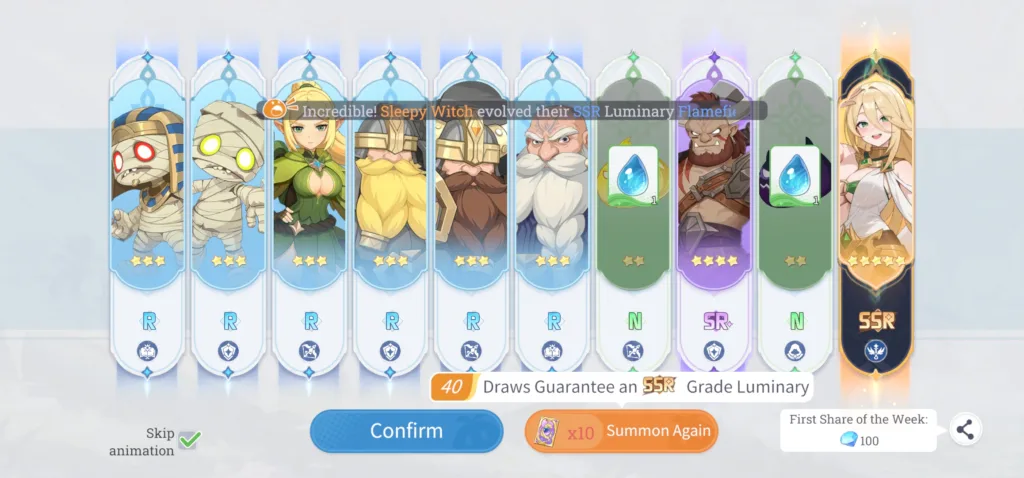Summon Again with x10 tickets

click(x=621, y=431)
